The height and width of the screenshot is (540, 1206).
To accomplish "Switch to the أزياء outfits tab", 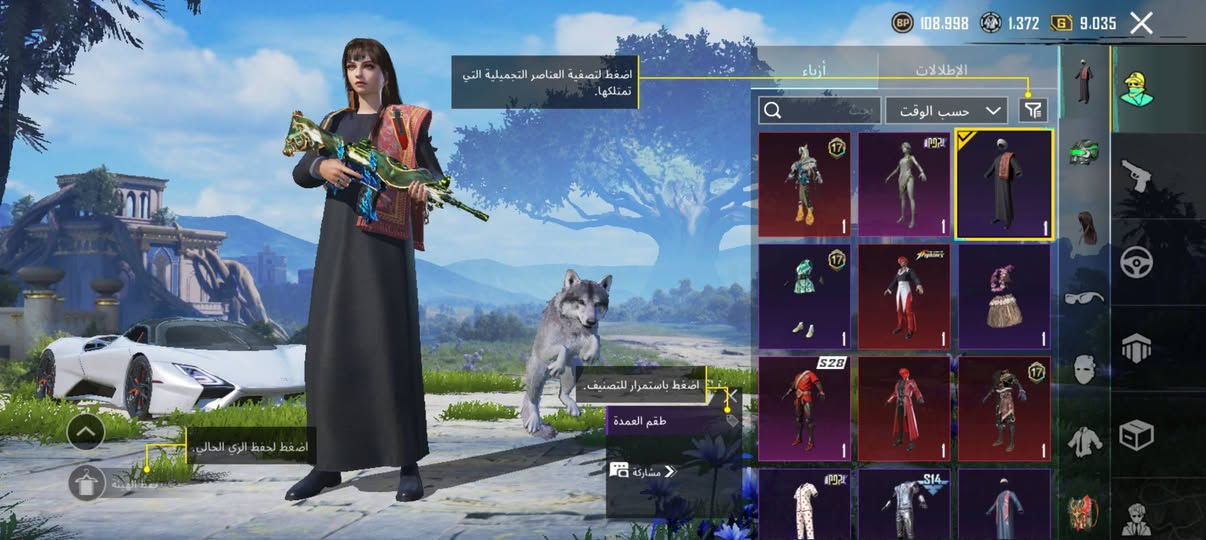I will click(816, 70).
